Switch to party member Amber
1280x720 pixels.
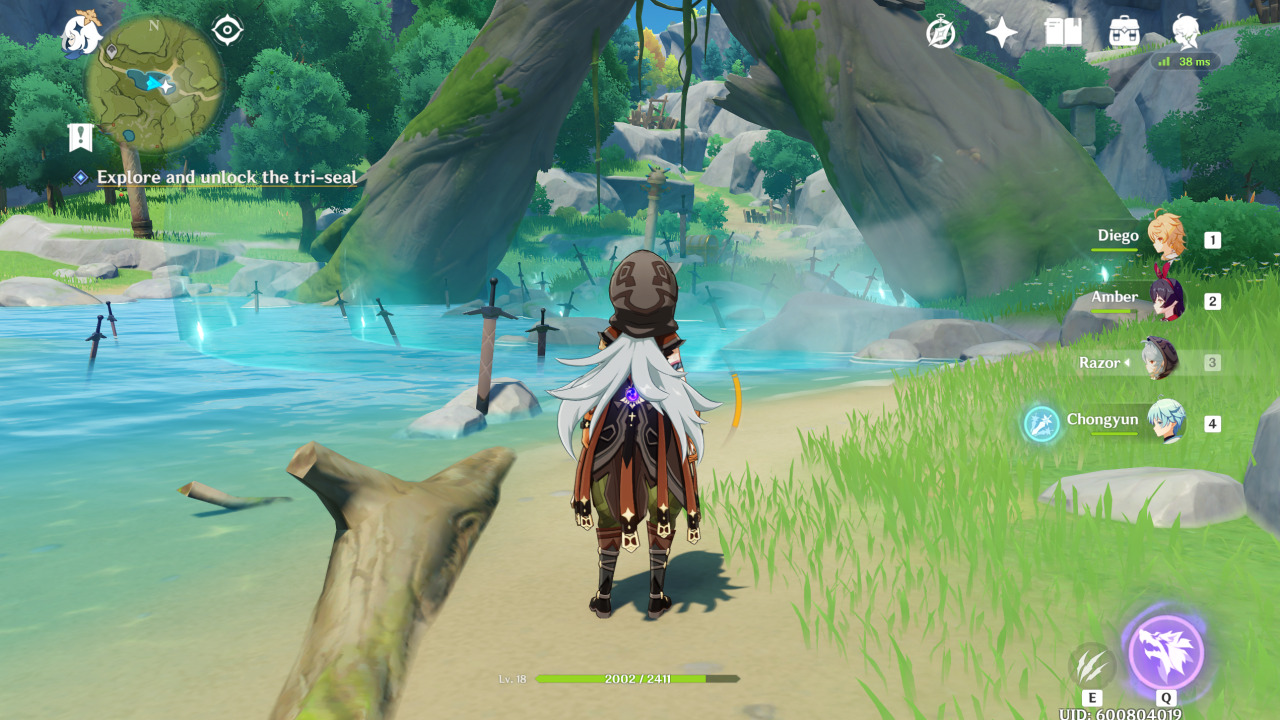coord(1165,300)
